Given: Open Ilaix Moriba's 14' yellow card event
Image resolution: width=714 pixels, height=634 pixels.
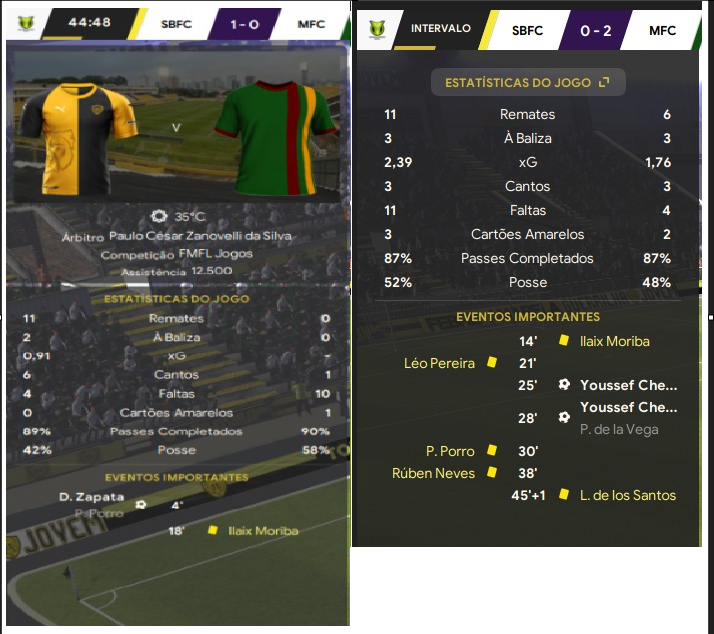Looking at the screenshot, I should coord(614,341).
